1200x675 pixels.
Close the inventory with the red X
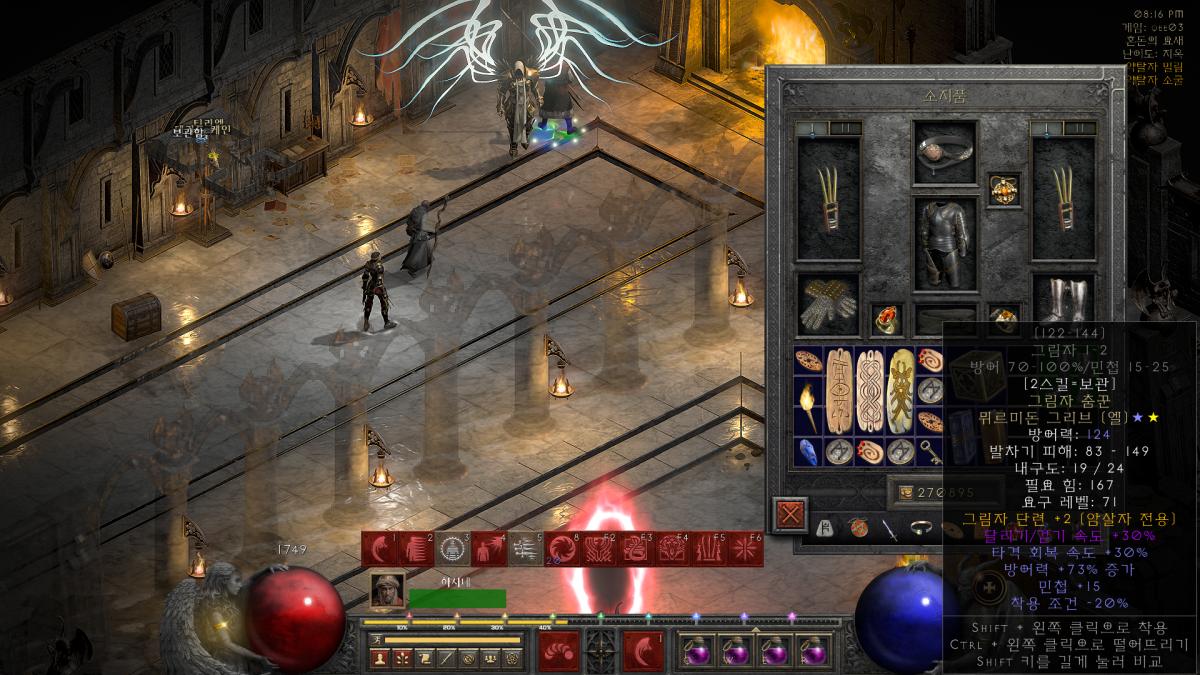point(791,516)
